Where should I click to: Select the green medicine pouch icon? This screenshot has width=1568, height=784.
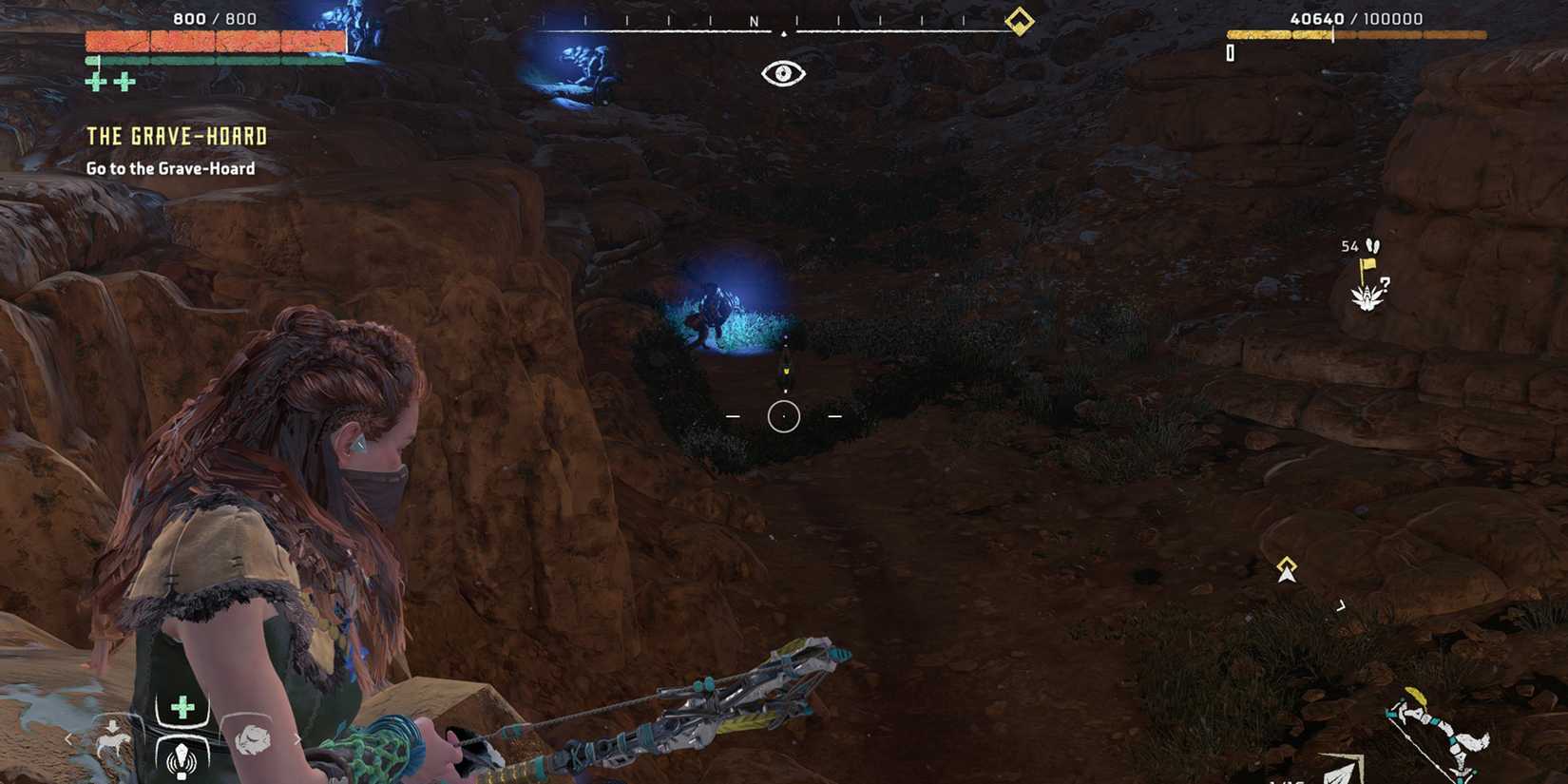click(x=182, y=706)
